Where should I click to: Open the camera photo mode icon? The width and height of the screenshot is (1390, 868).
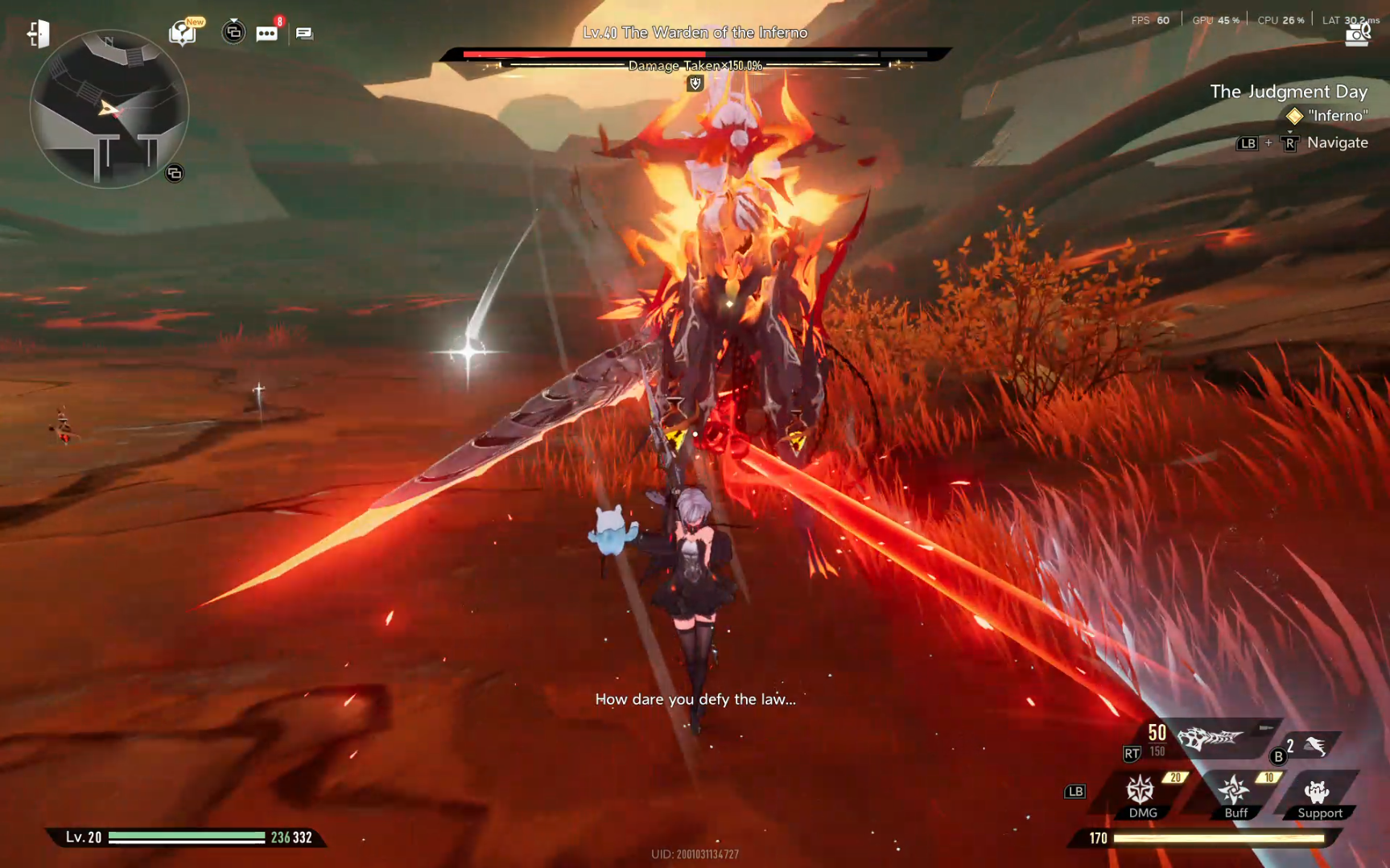point(1357,35)
